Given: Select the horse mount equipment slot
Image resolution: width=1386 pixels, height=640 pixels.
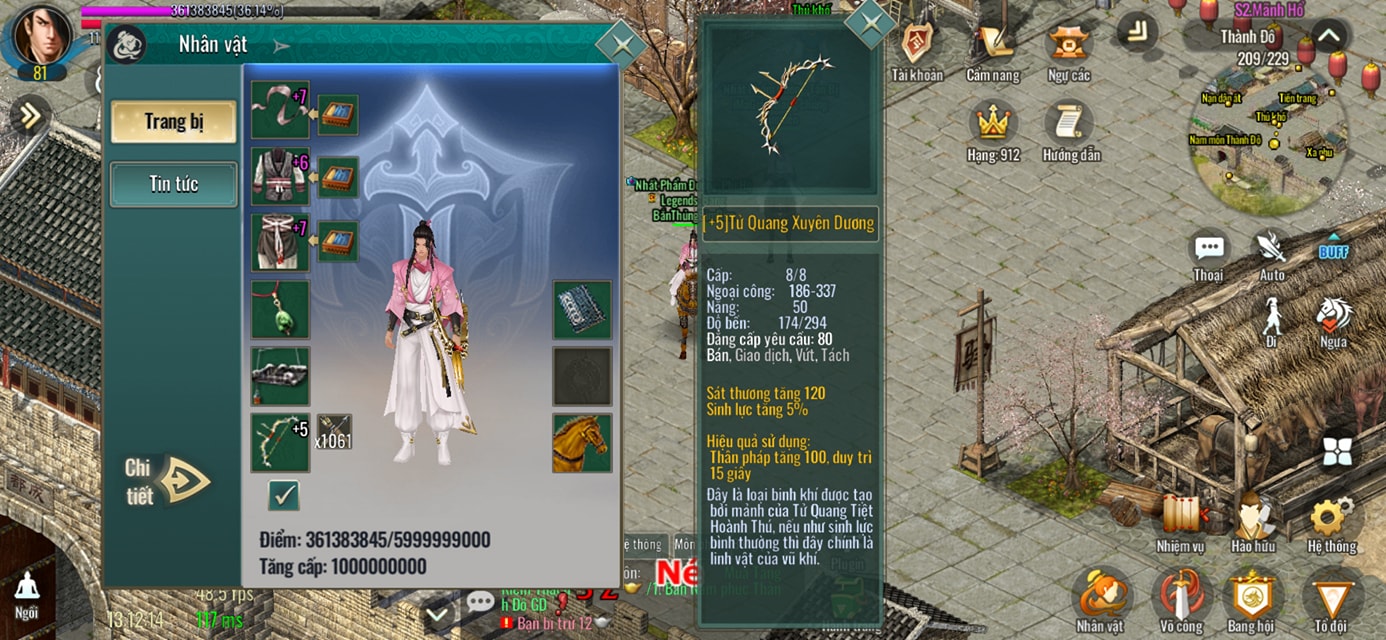Looking at the screenshot, I should 582,442.
